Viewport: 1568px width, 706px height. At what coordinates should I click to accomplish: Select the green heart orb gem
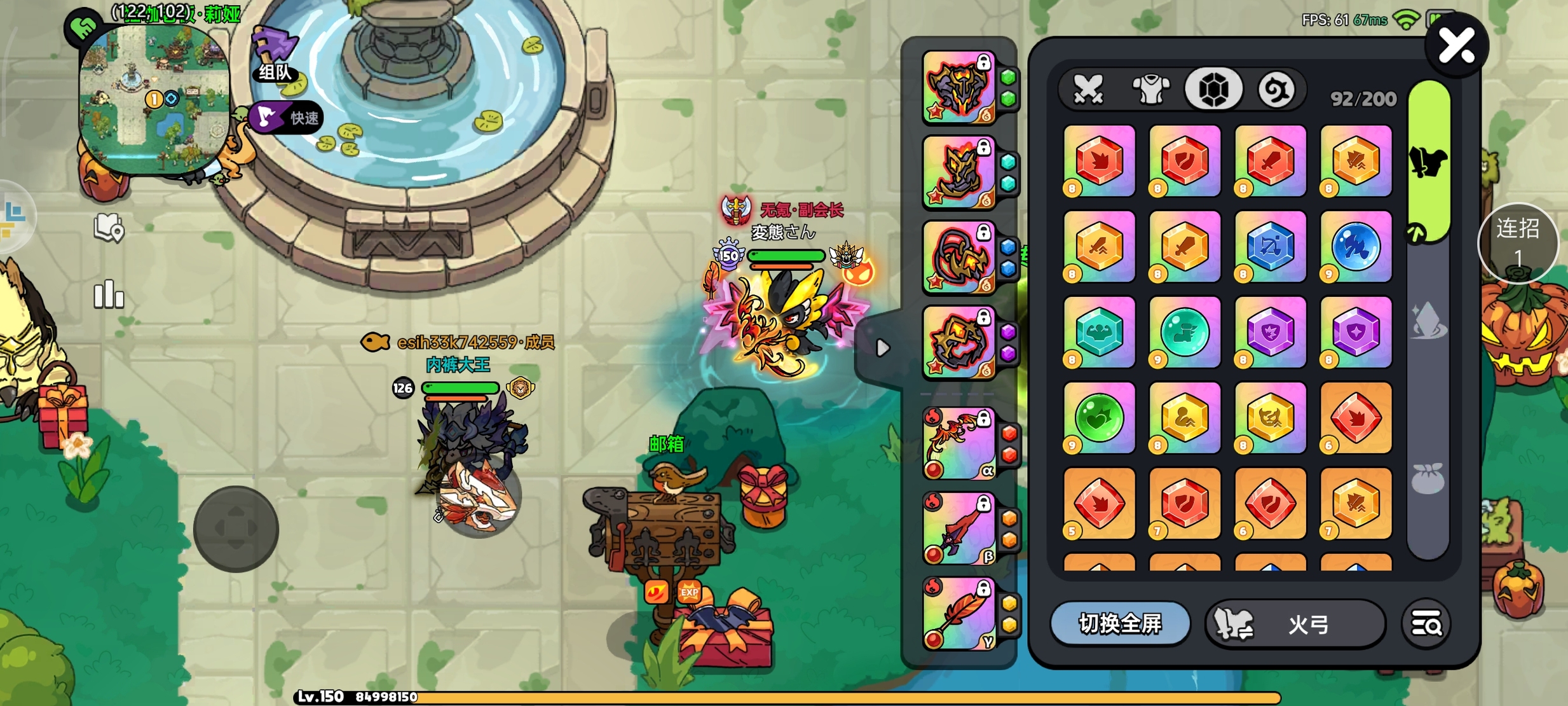1099,418
